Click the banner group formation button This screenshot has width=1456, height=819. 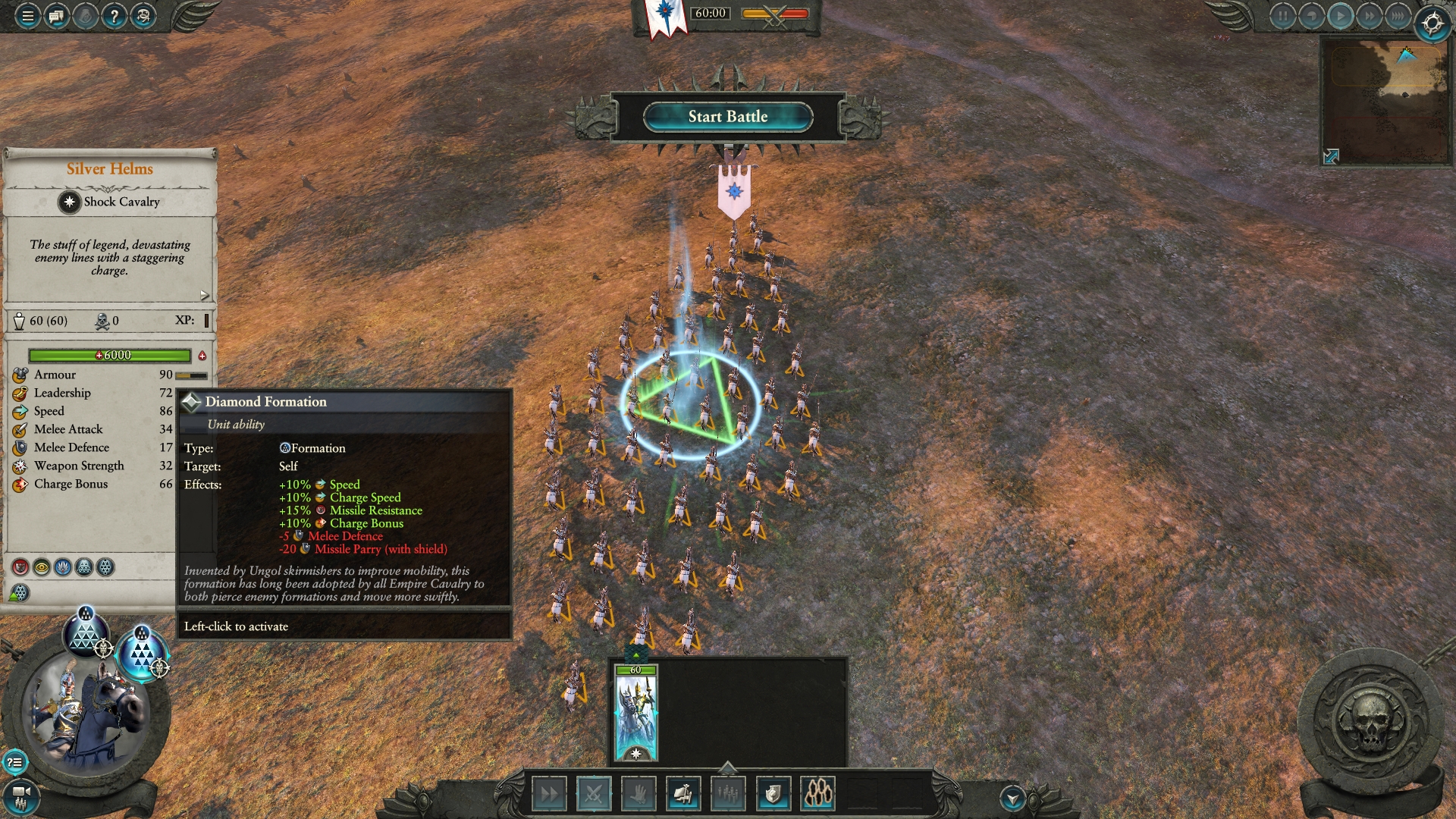682,794
